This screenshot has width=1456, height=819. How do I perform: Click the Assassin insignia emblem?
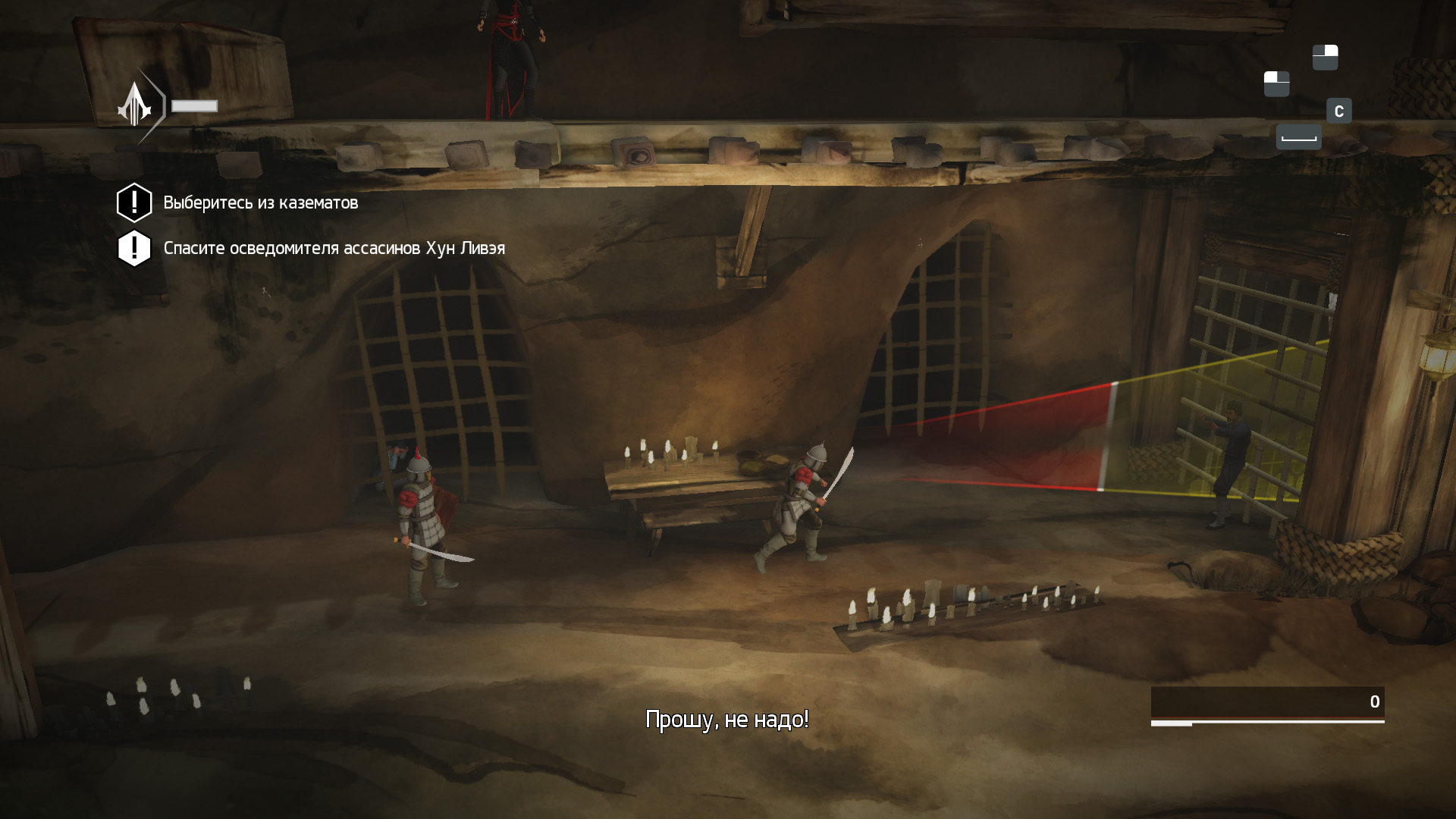point(135,105)
